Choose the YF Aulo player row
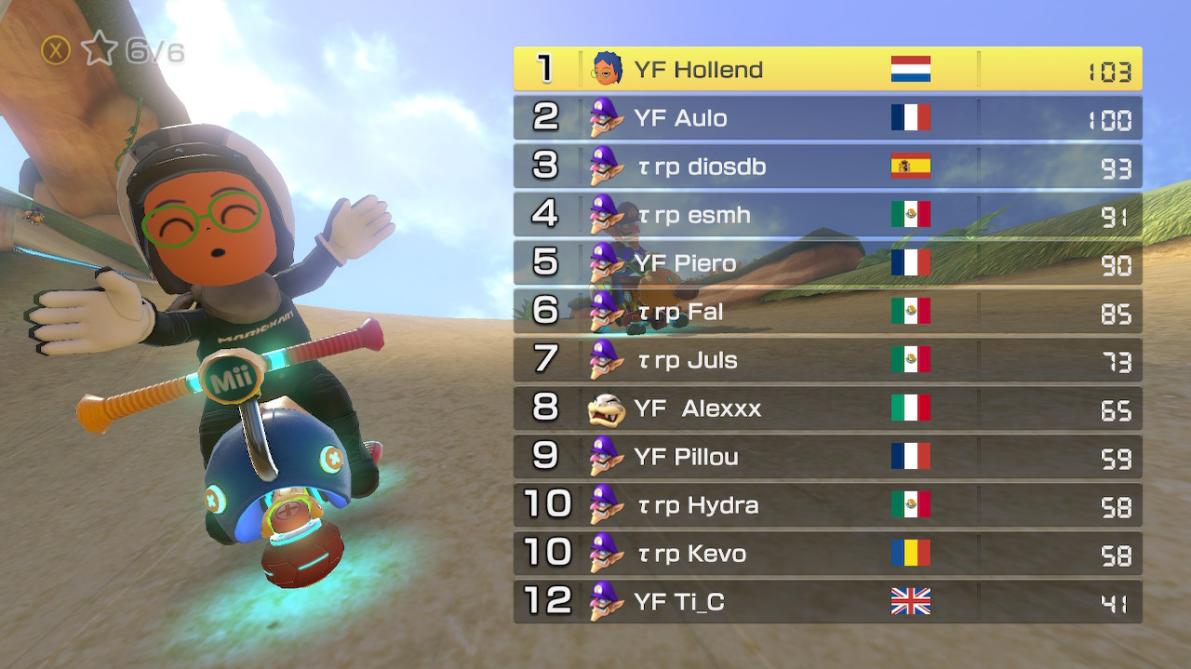 click(x=827, y=118)
